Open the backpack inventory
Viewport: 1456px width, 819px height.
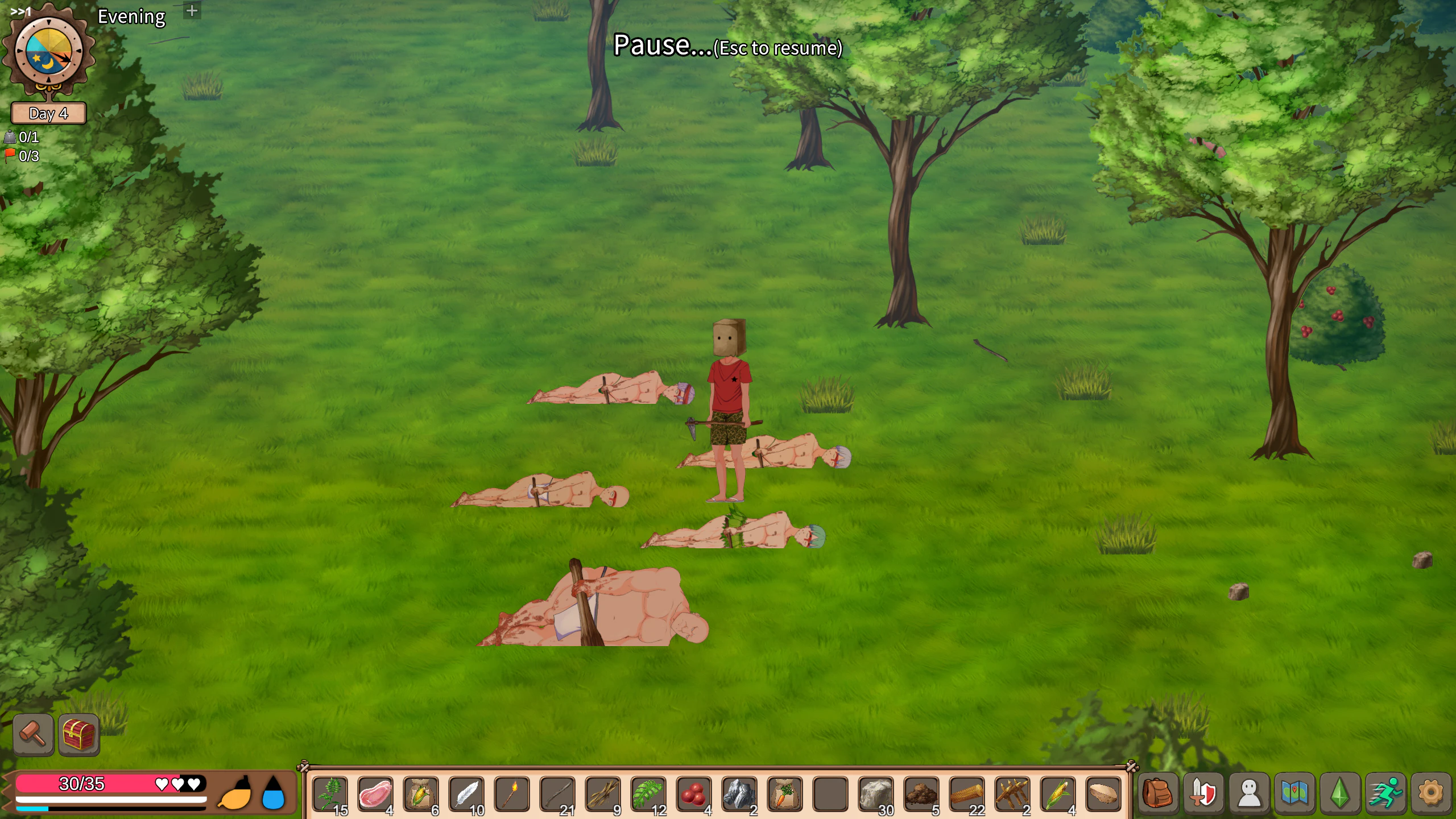pyautogui.click(x=1158, y=793)
